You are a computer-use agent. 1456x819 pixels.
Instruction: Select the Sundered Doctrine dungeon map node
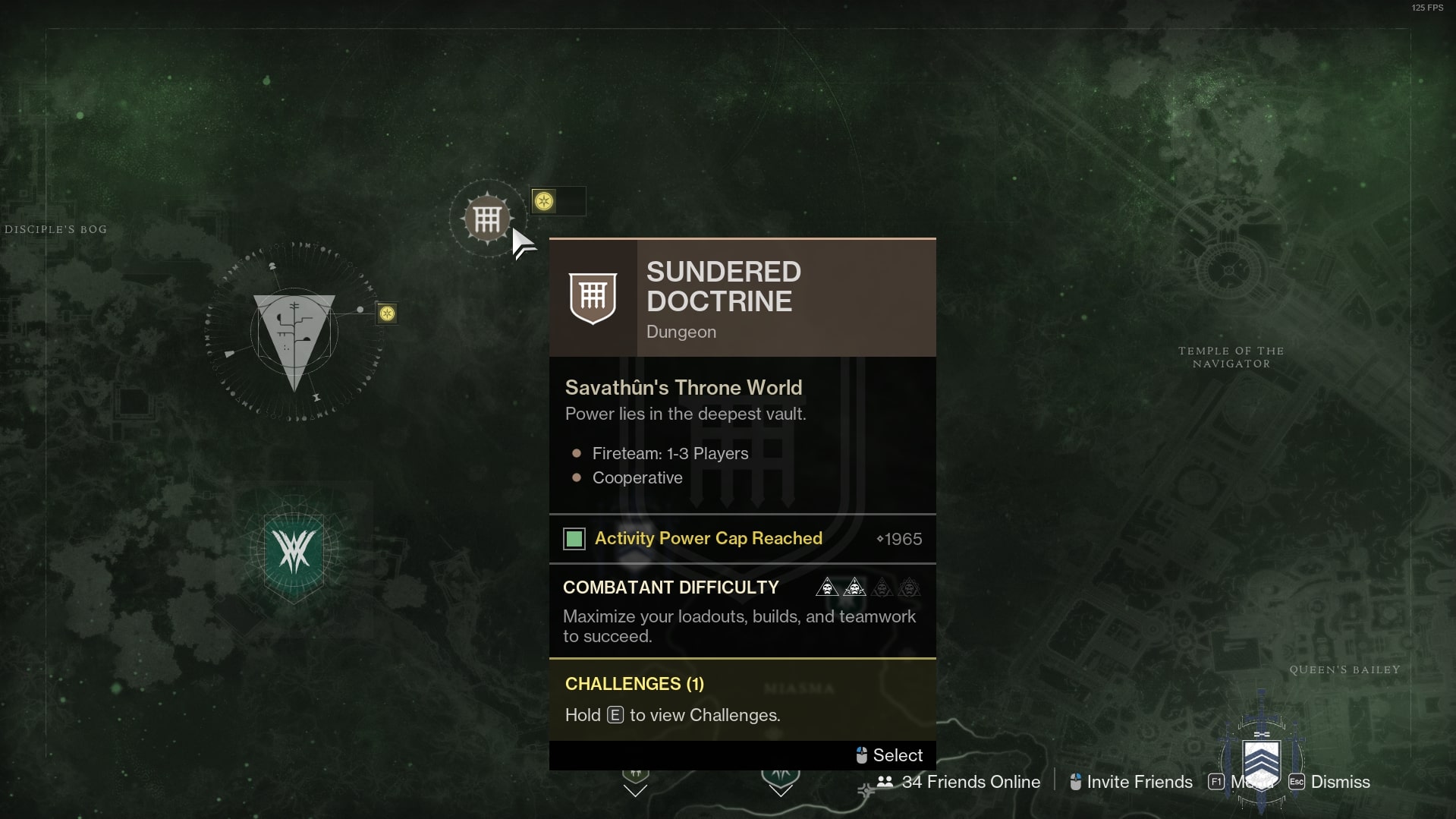pyautogui.click(x=487, y=219)
